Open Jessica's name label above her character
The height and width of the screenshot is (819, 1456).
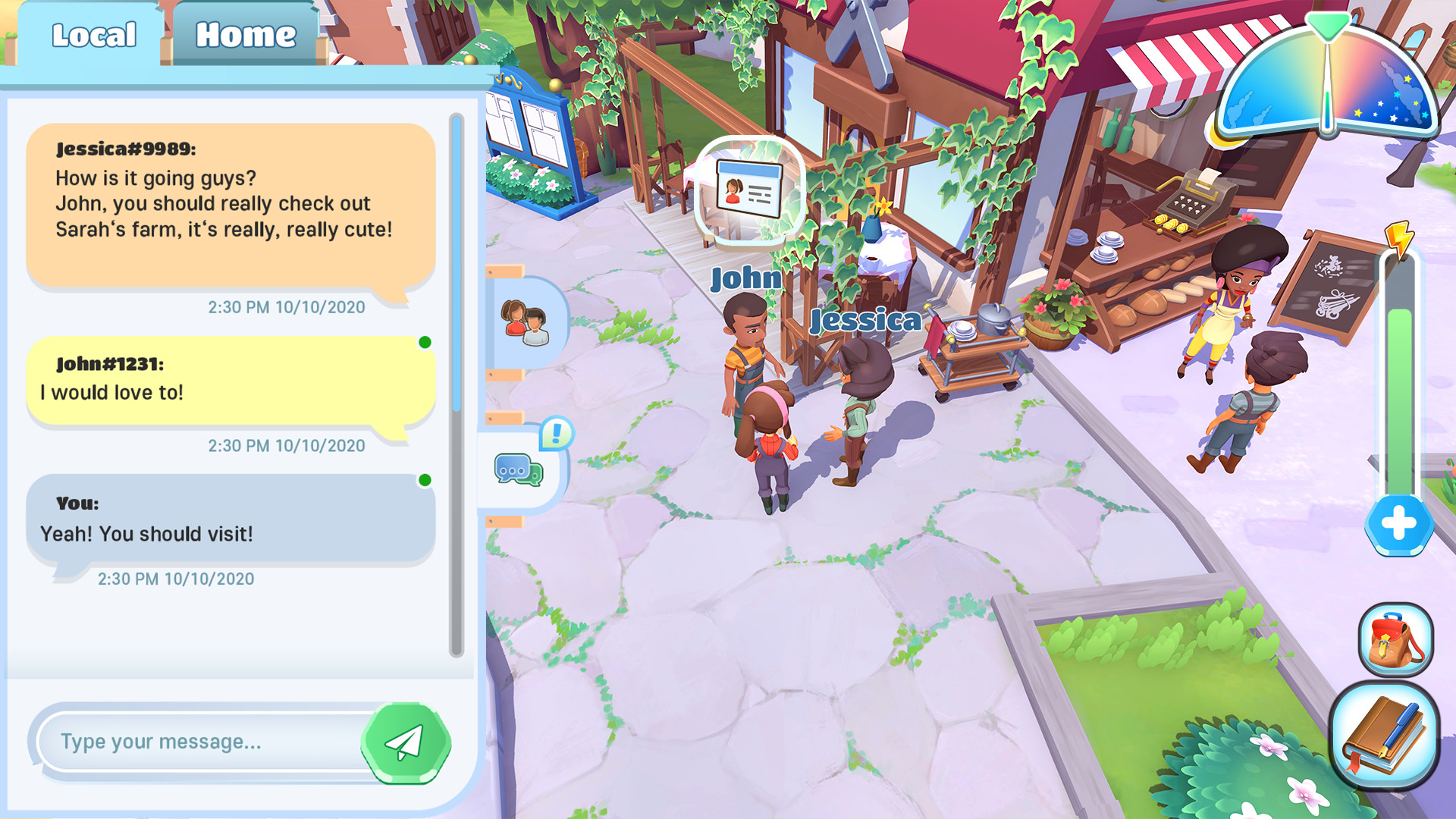click(x=863, y=321)
